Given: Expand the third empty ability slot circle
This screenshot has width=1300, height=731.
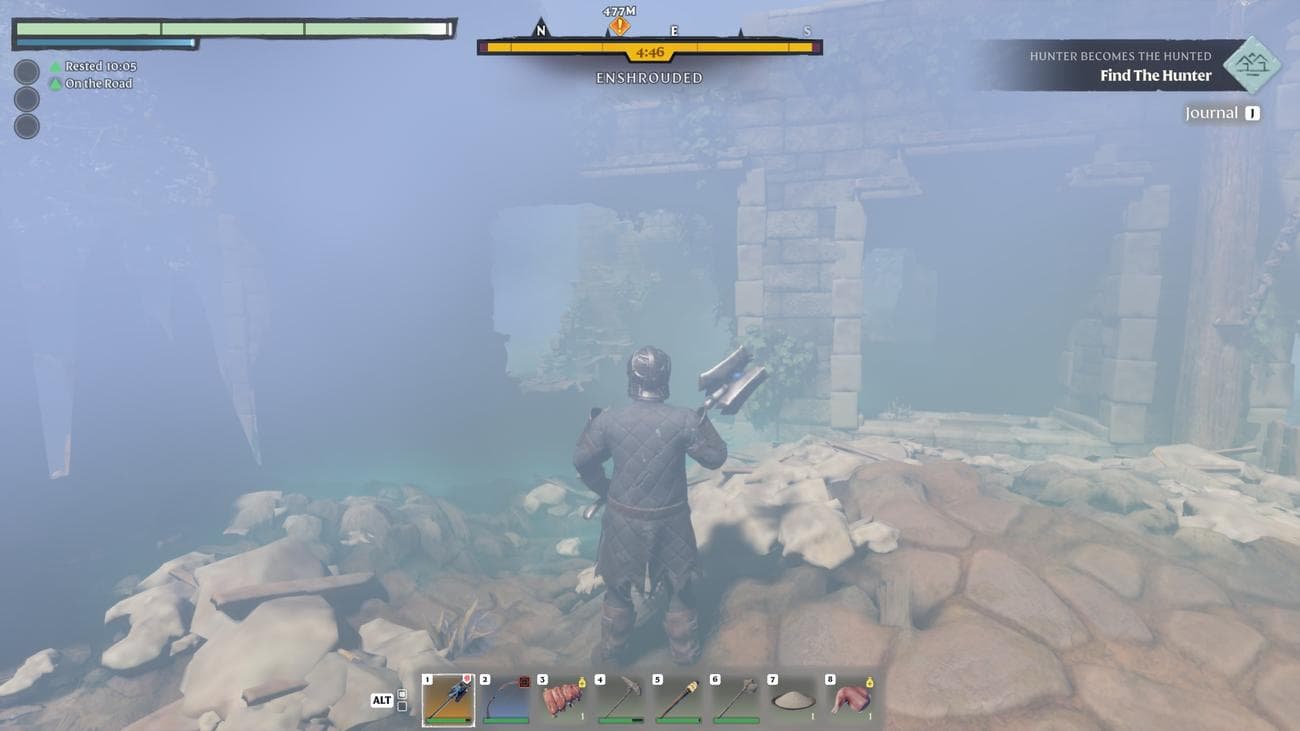Looking at the screenshot, I should pyautogui.click(x=26, y=127).
